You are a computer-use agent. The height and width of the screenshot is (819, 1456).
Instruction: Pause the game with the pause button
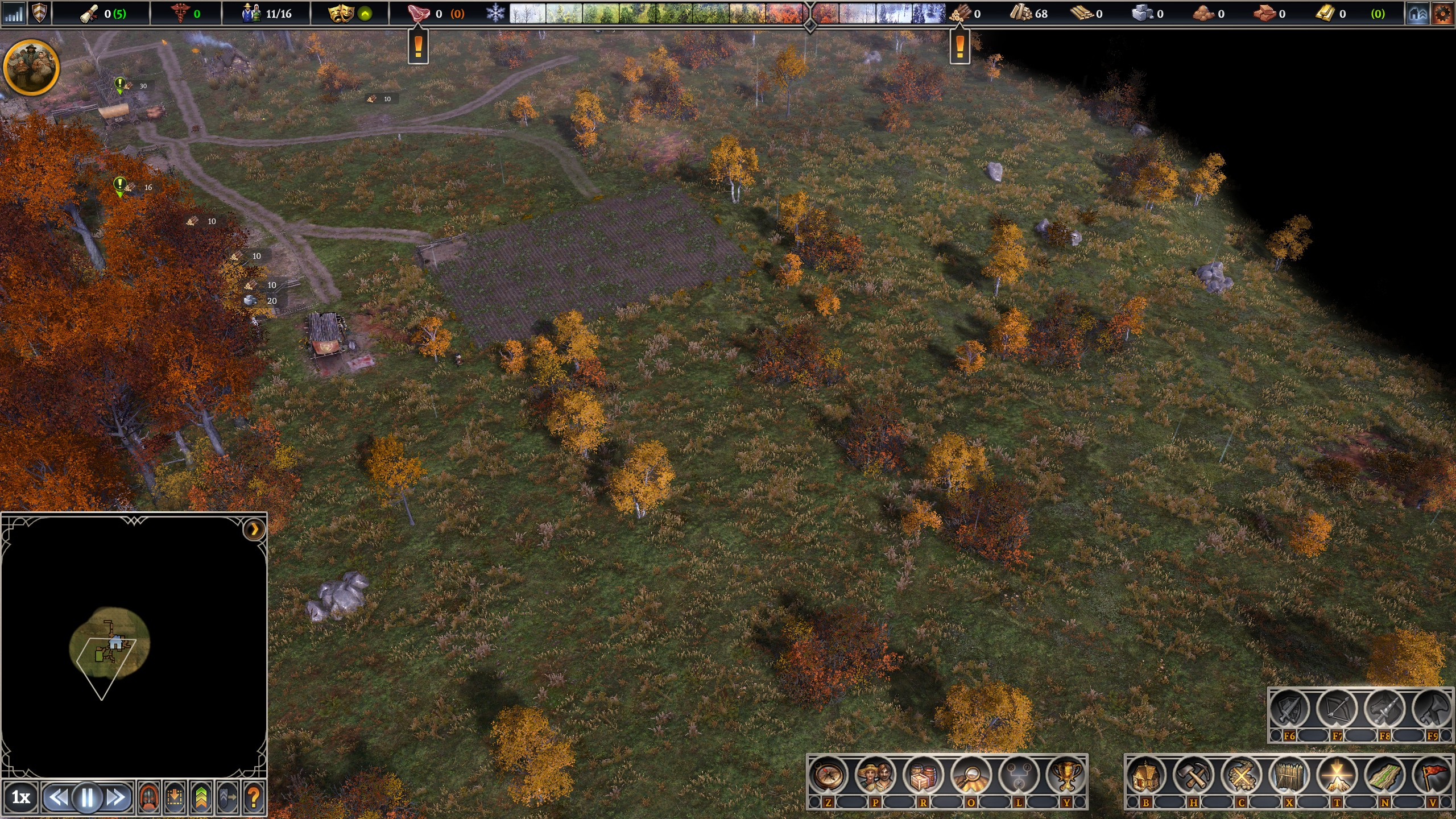tap(87, 798)
